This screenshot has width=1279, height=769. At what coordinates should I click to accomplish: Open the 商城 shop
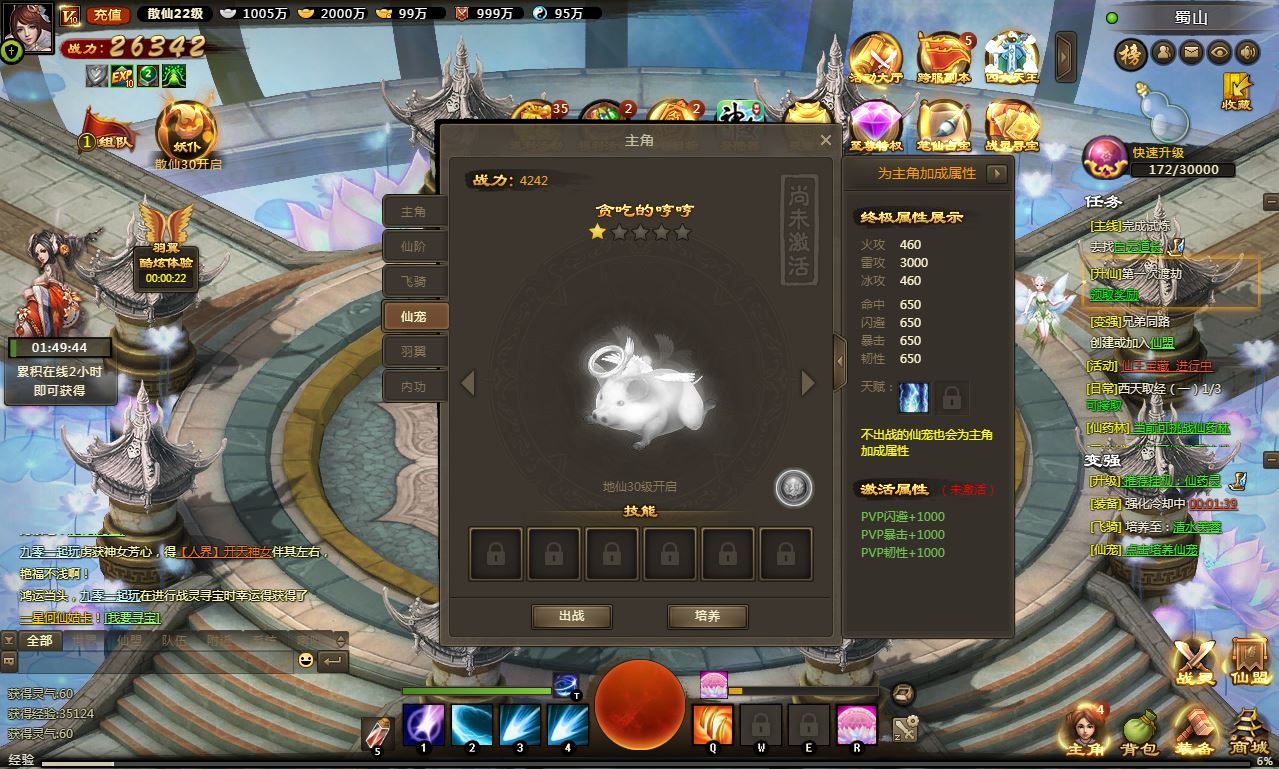[x=1248, y=735]
